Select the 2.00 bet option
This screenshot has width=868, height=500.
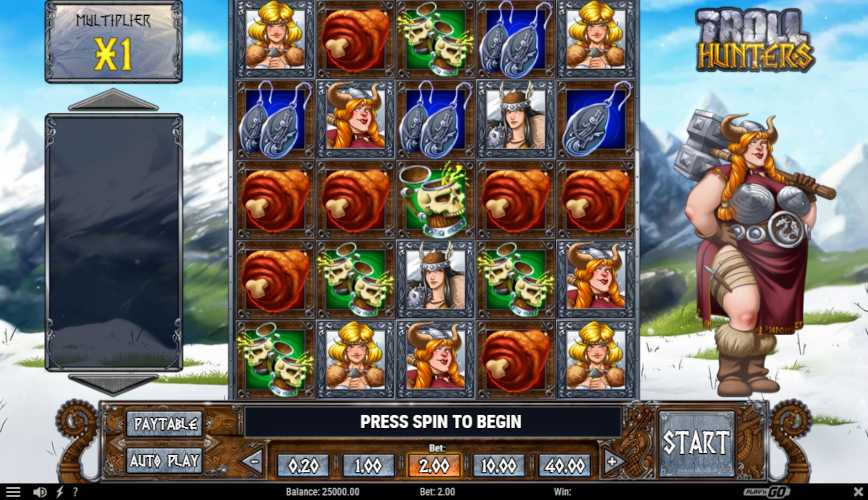[x=434, y=465]
